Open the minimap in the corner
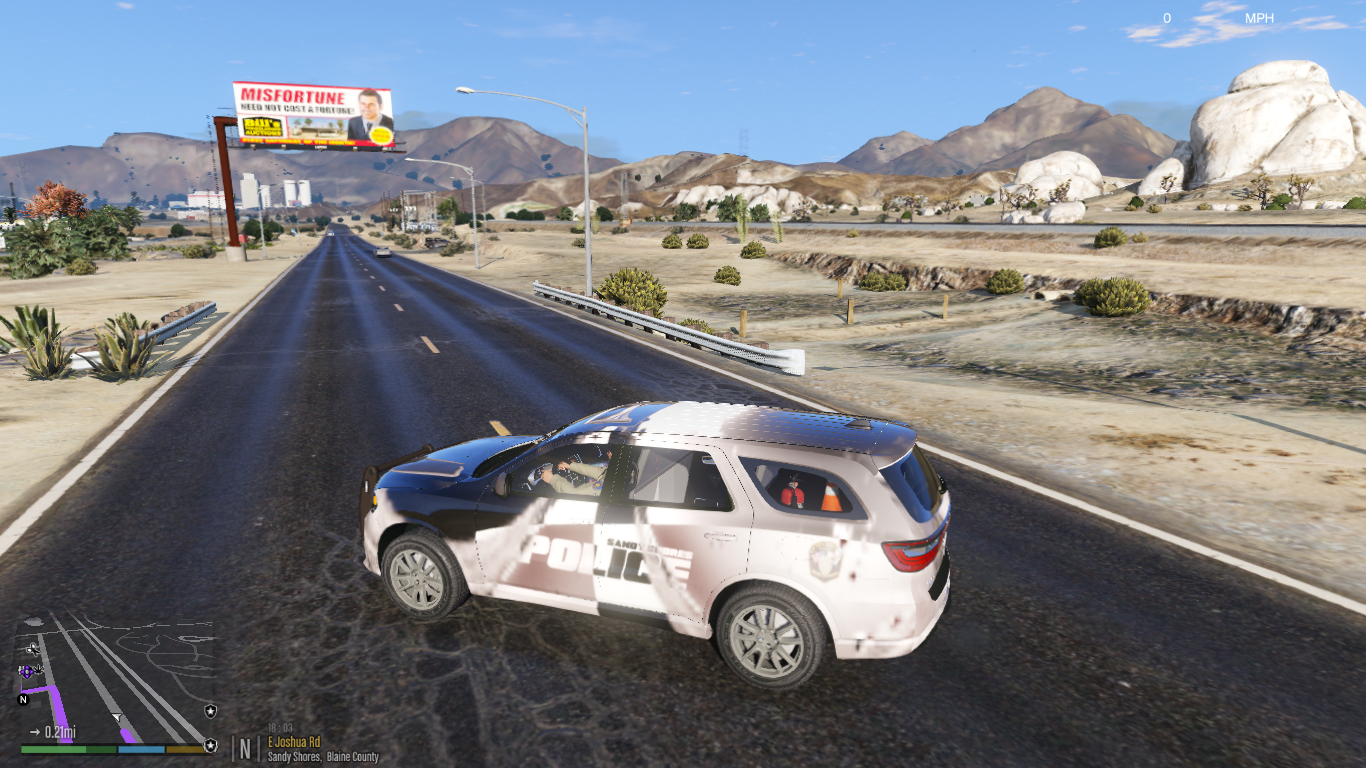This screenshot has width=1366, height=768. [x=115, y=680]
